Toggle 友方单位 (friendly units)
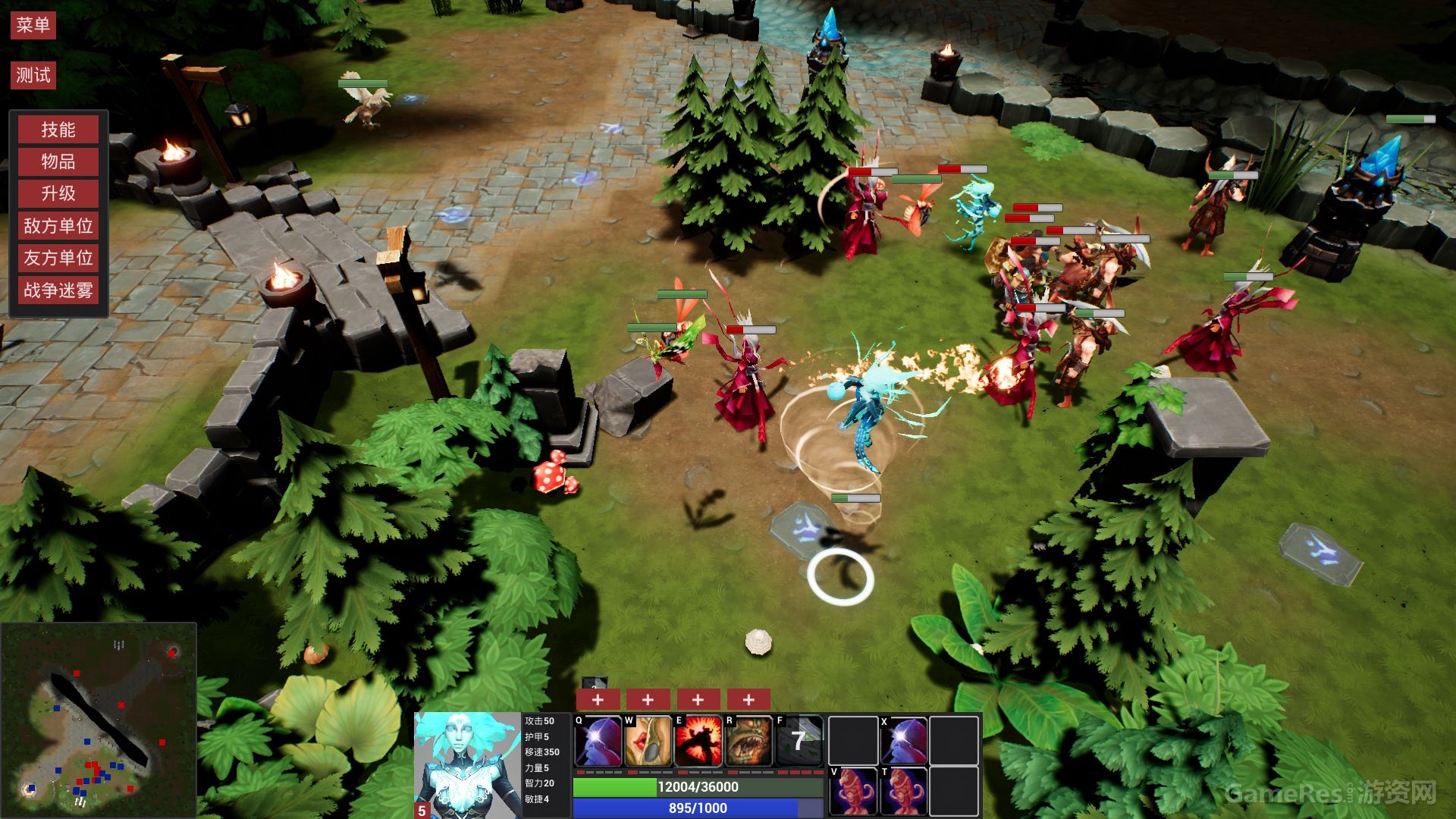1456x819 pixels. pos(58,259)
